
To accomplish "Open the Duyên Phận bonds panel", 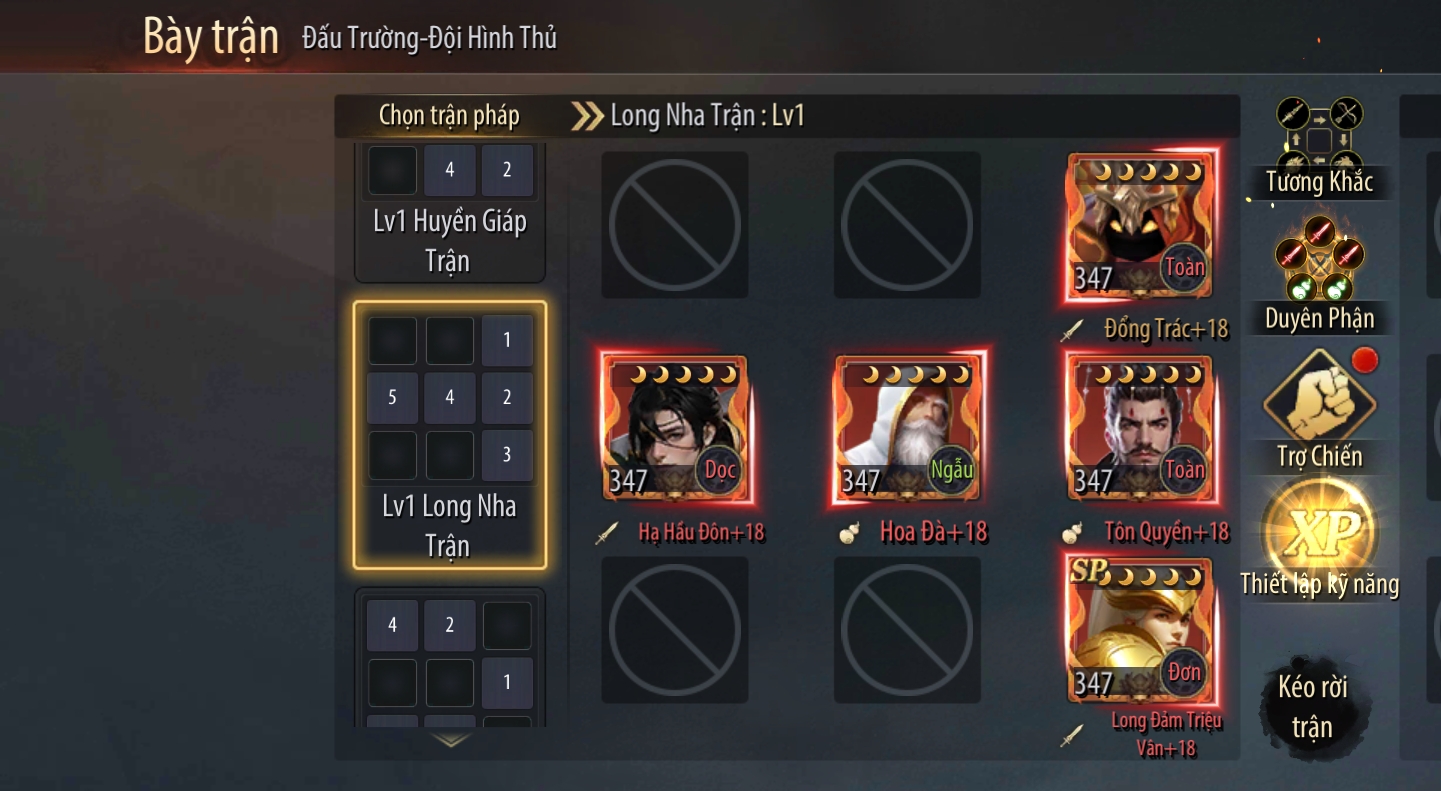I will [1319, 273].
